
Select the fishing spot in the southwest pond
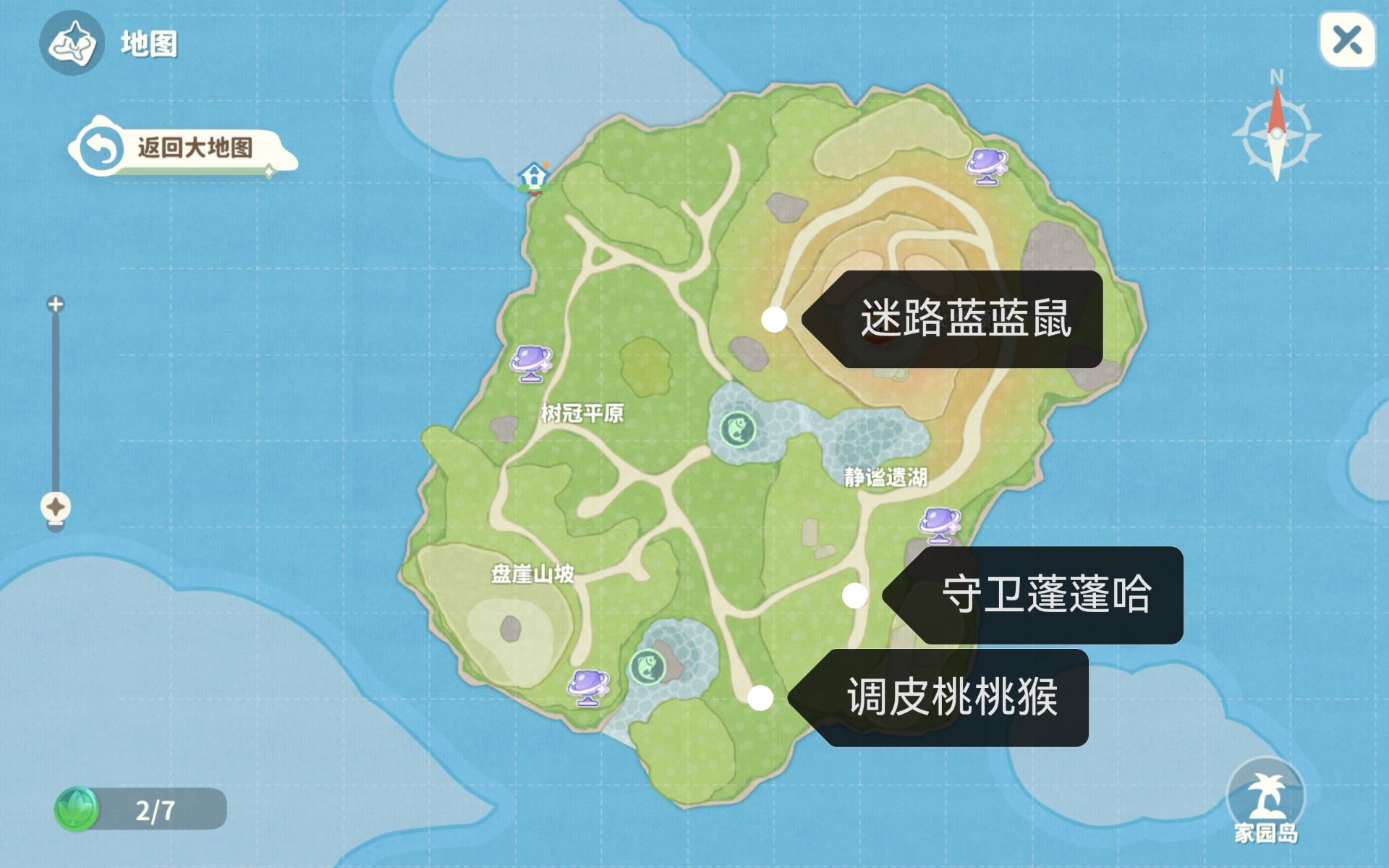[x=650, y=665]
